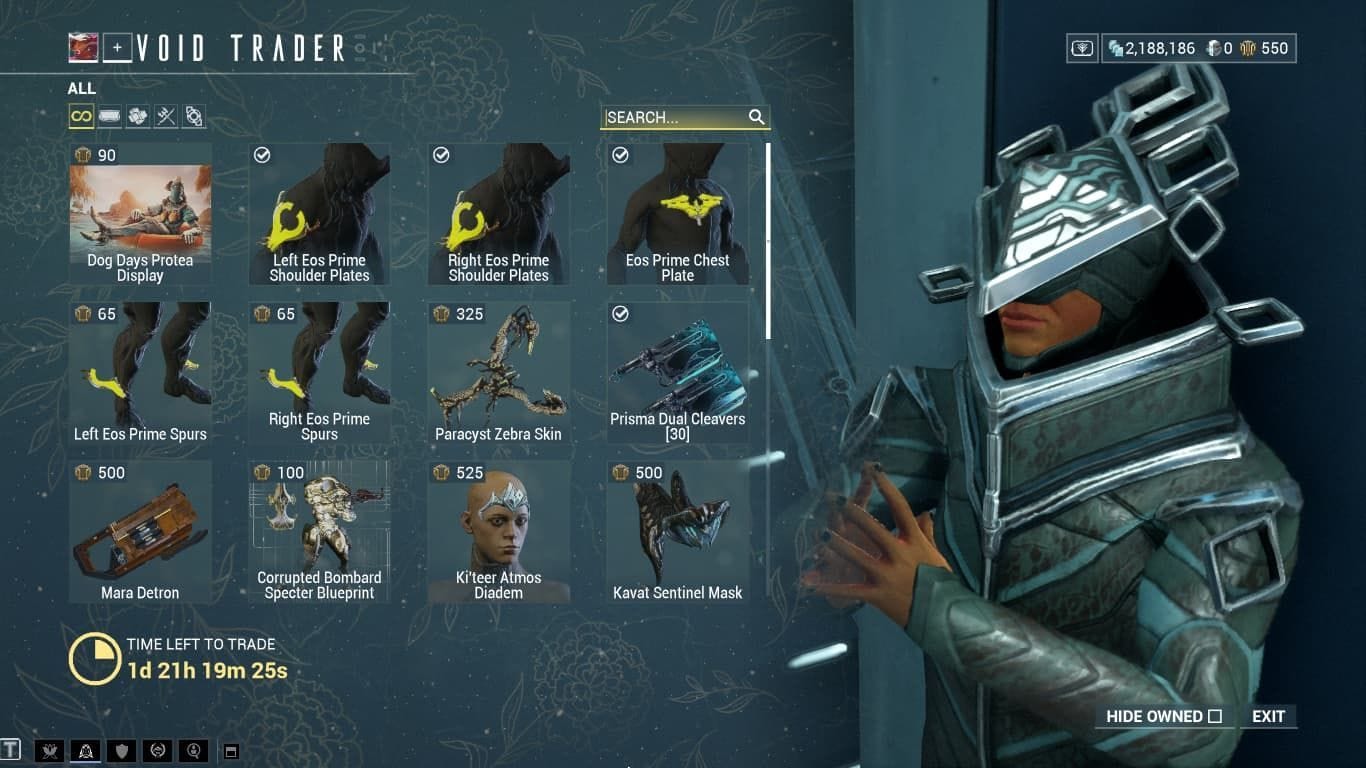Open the ALL category label
Screen dimensions: 1366x768
coord(81,88)
